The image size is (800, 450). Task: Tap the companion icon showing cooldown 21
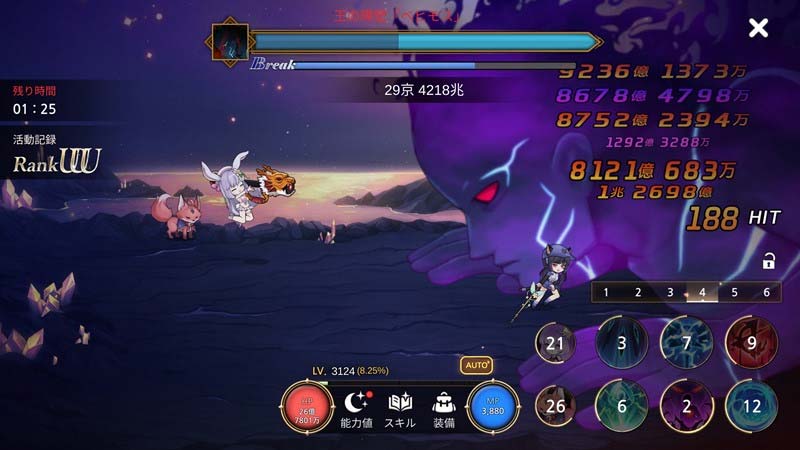click(554, 343)
